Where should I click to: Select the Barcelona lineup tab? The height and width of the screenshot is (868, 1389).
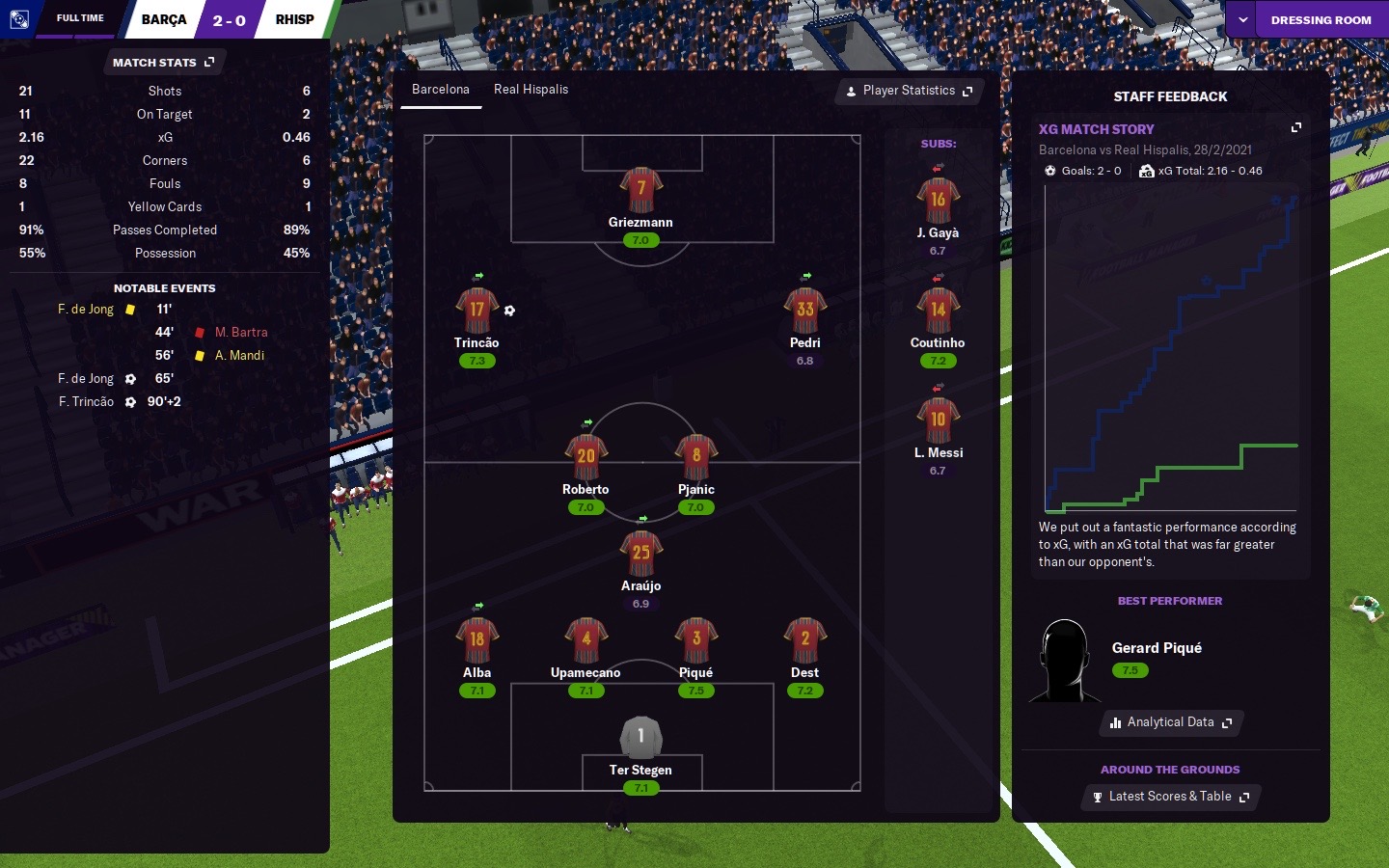coord(441,90)
